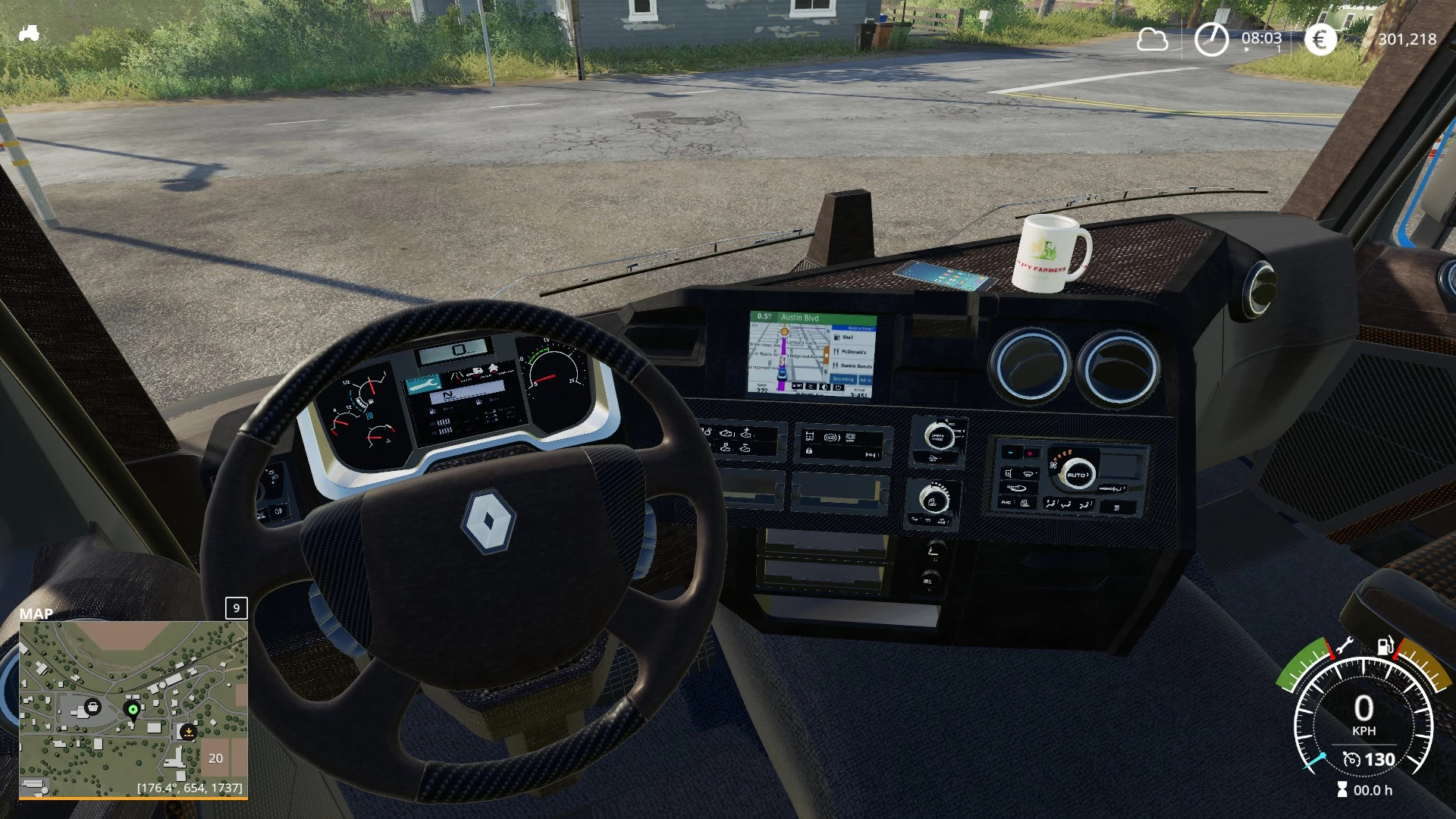Viewport: 1456px width, 819px height.
Task: Click the wrench damage icon on the speedometer
Action: click(1345, 645)
